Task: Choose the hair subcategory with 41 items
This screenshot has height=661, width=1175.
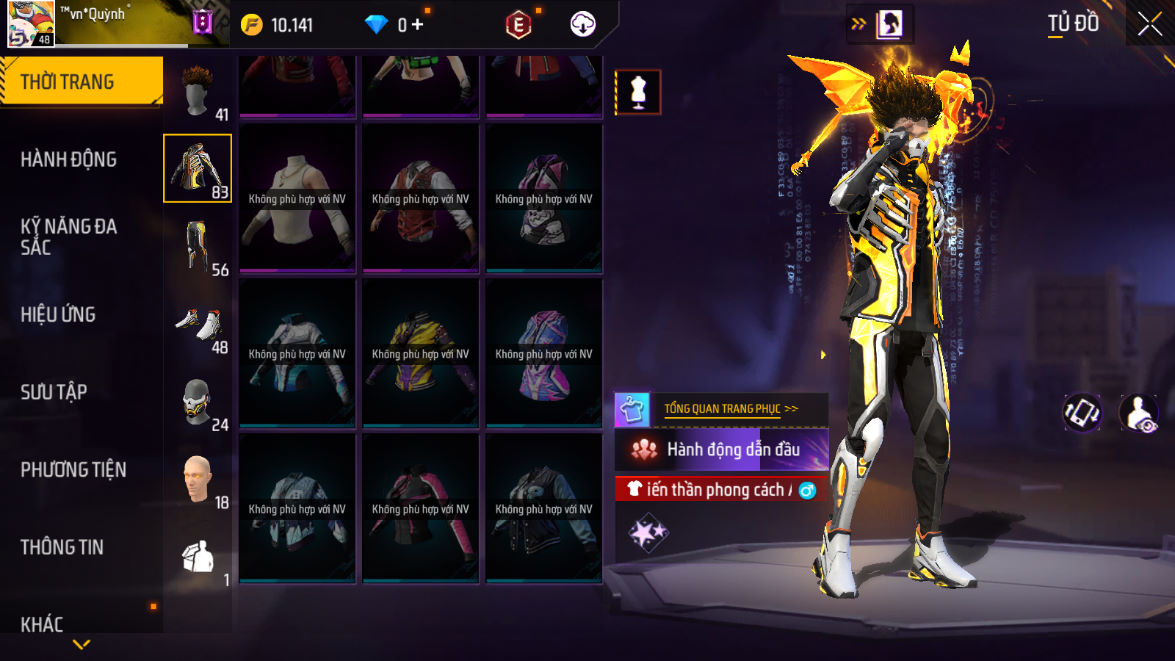Action: point(198,92)
